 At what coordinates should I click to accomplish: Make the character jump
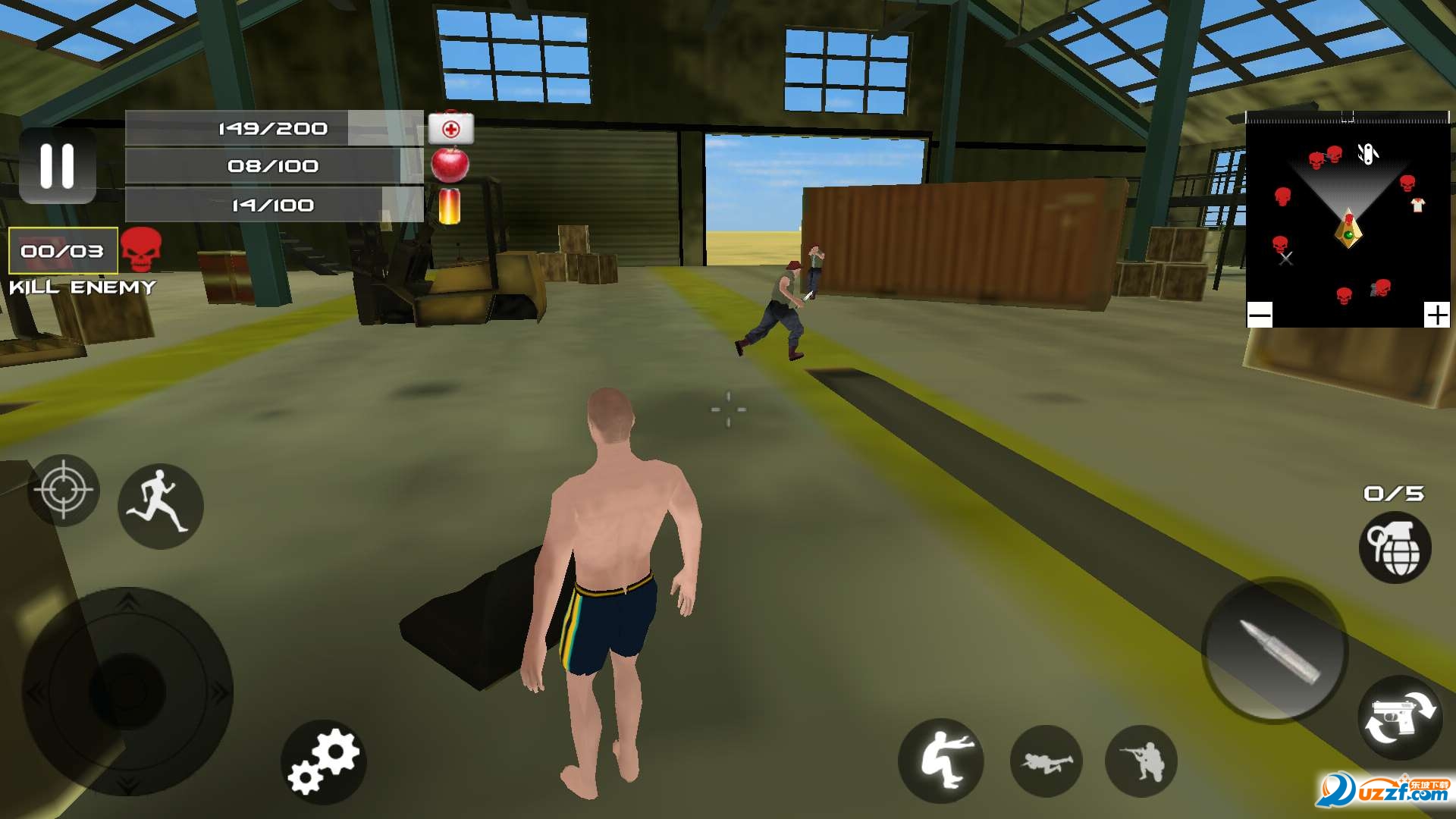click(x=940, y=761)
